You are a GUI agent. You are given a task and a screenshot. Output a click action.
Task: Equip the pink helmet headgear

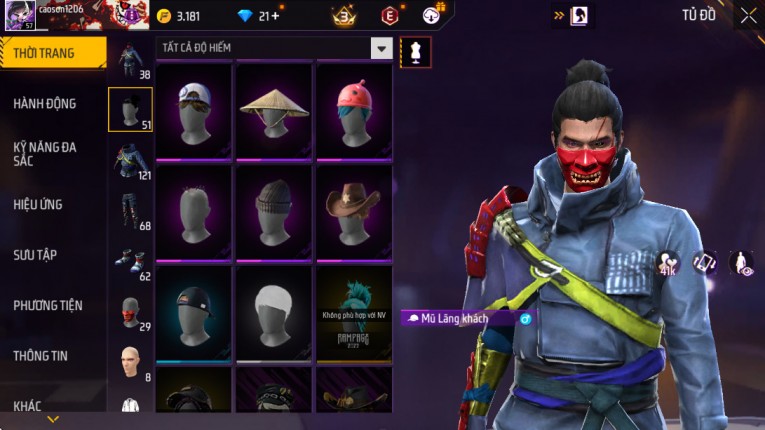pos(354,109)
